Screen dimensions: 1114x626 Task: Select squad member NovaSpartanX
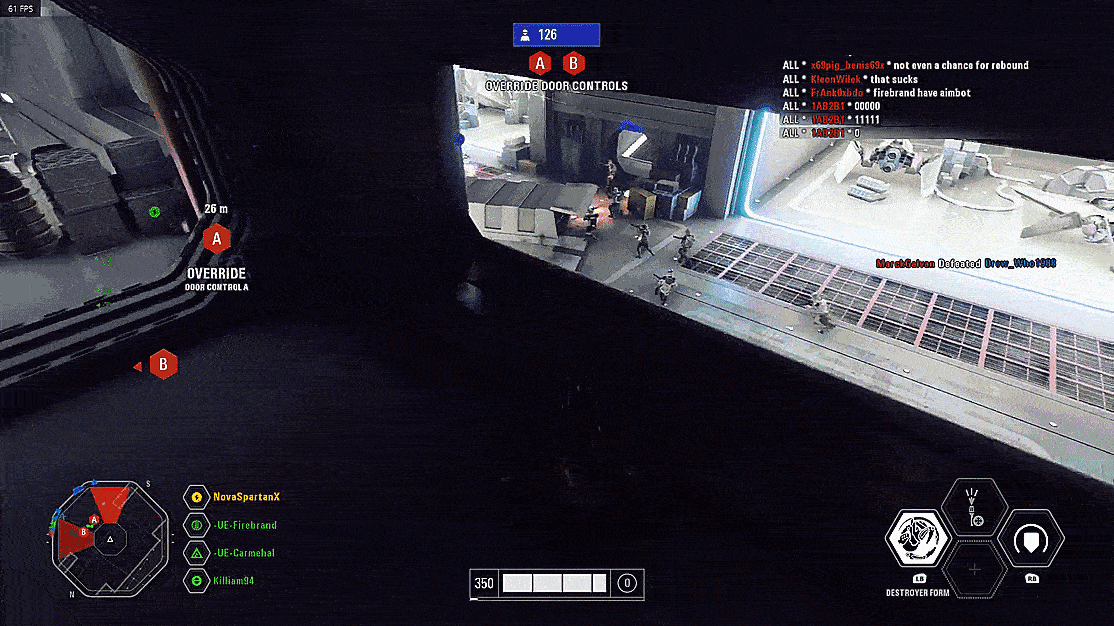pyautogui.click(x=244, y=497)
